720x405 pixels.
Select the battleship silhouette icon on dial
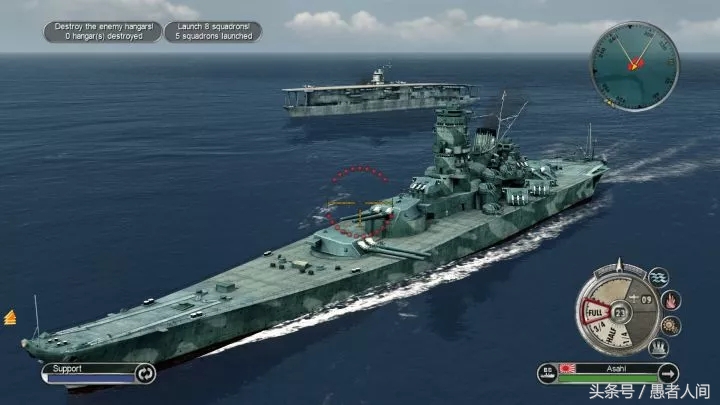pyautogui.click(x=658, y=348)
